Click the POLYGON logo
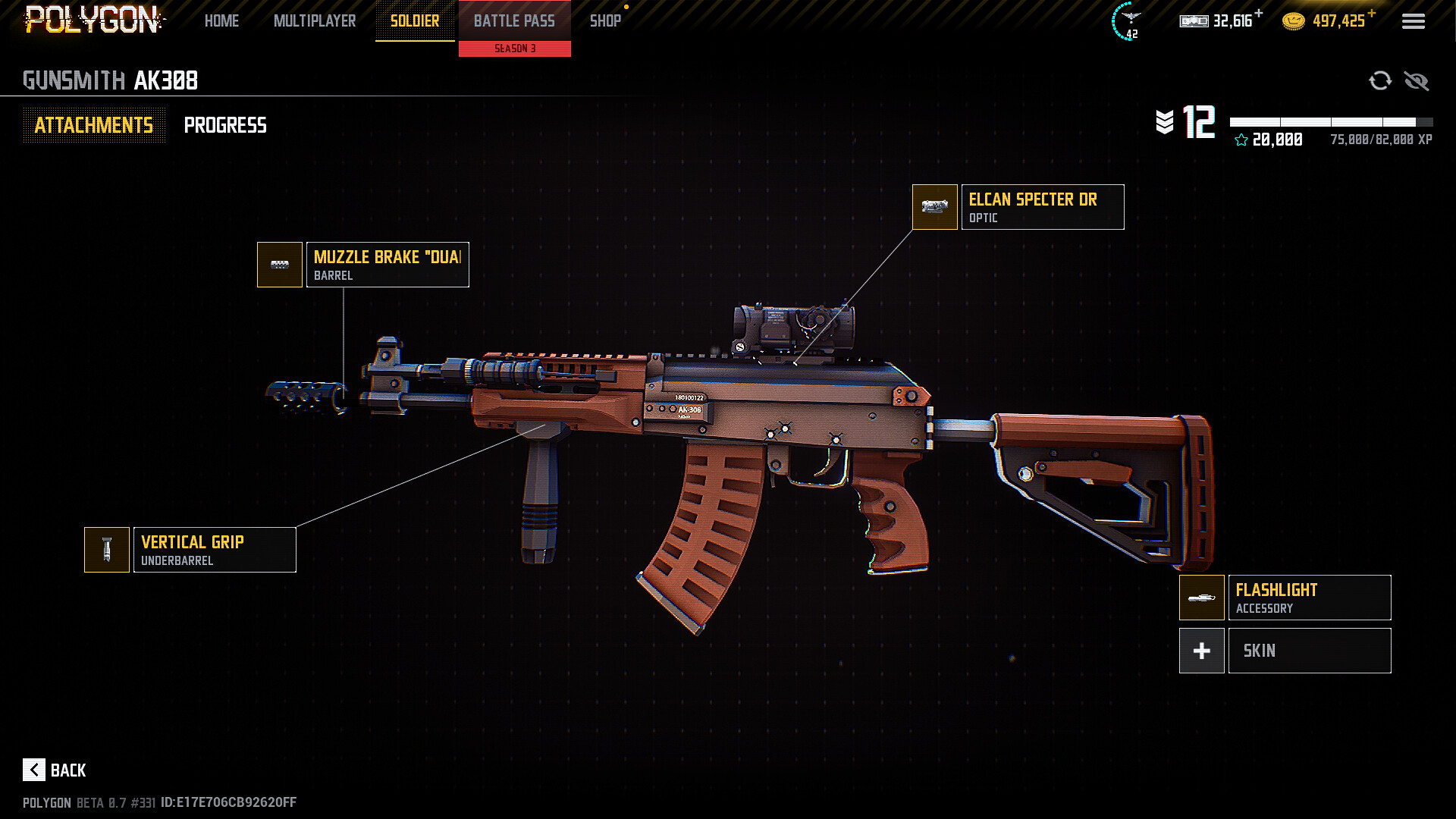Image resolution: width=1456 pixels, height=819 pixels. 93,20
